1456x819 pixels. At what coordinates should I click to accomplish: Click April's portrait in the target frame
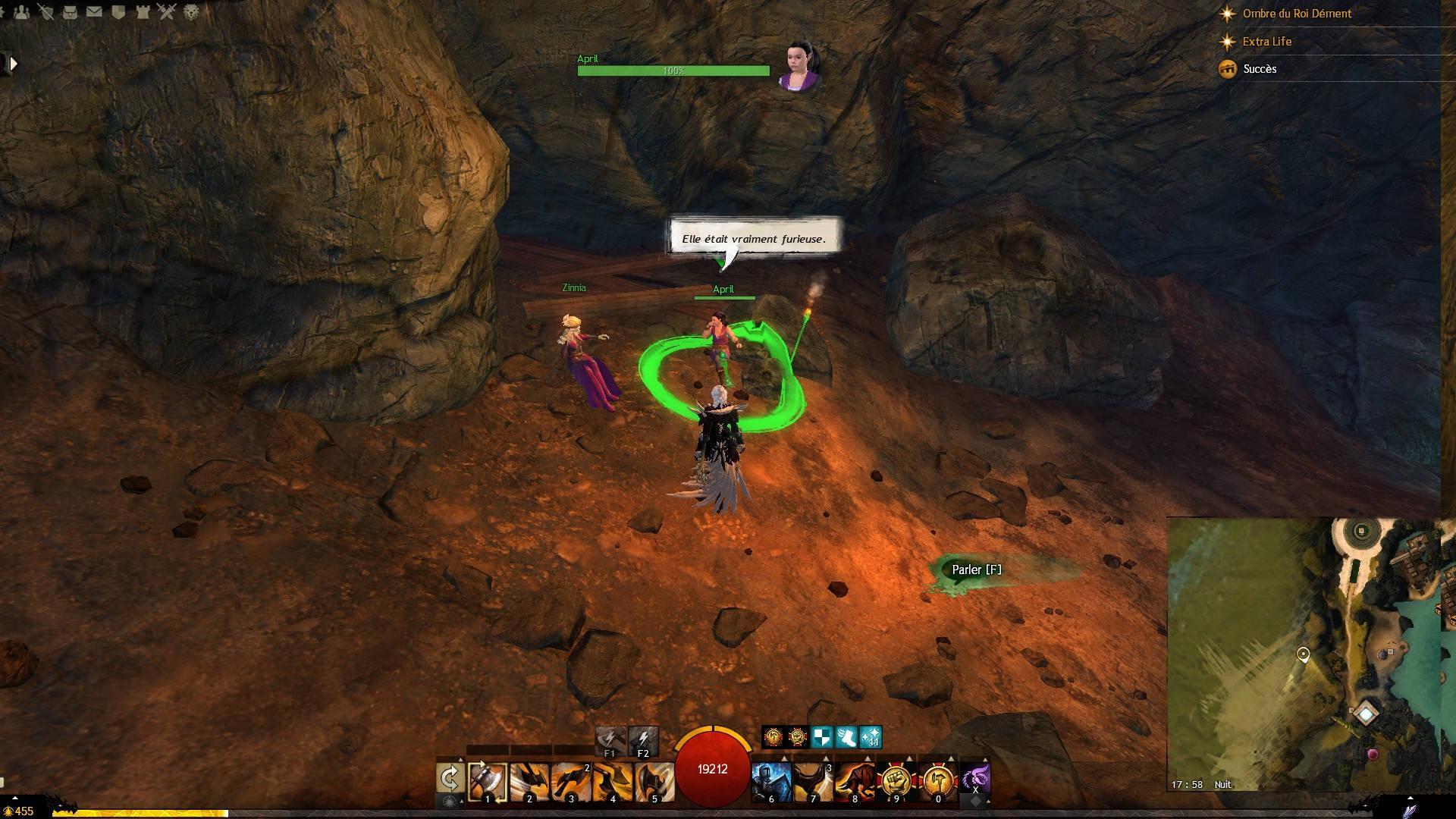click(799, 65)
